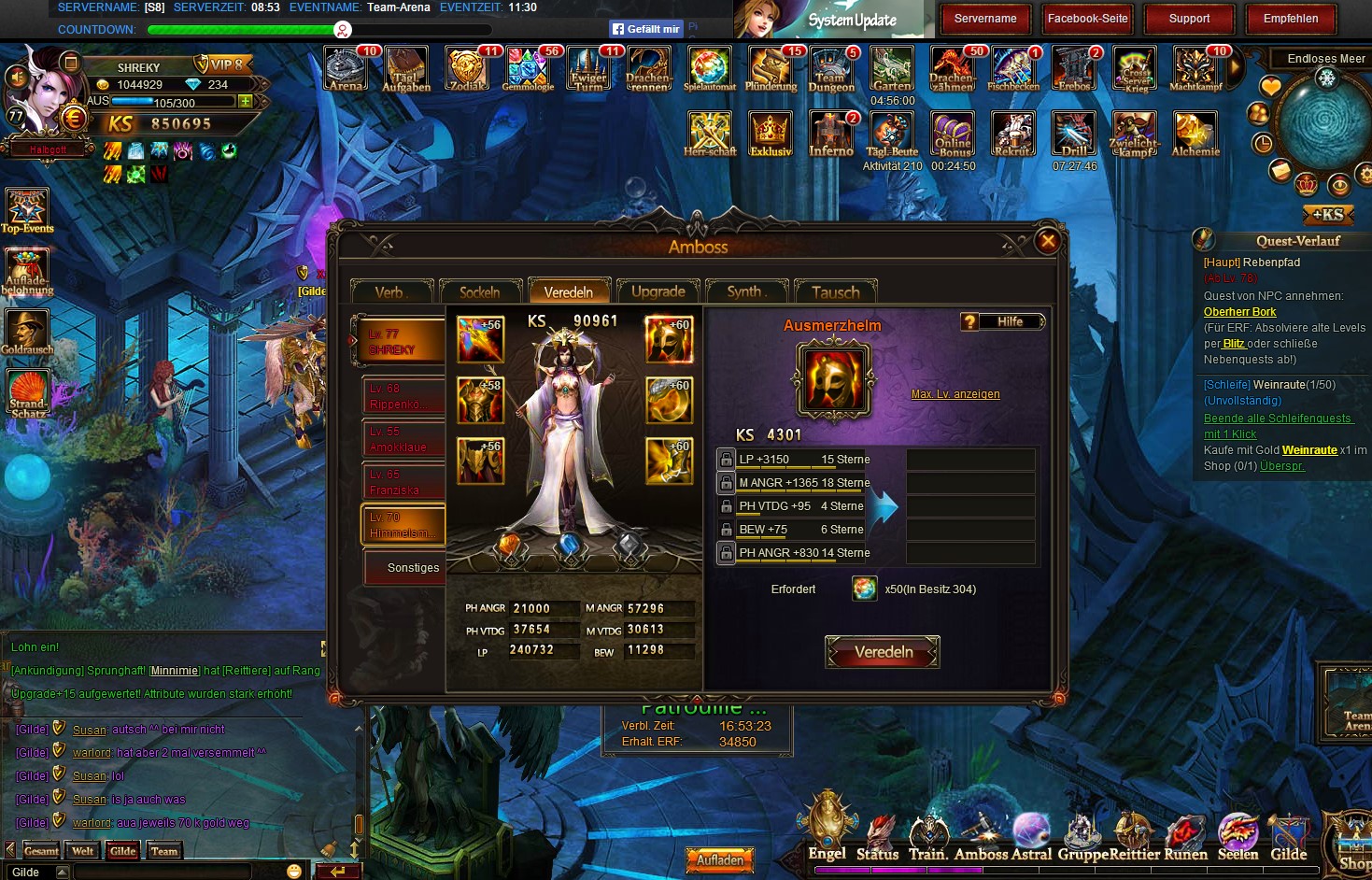Open the Support button in the header
The image size is (1372, 880).
1189,19
